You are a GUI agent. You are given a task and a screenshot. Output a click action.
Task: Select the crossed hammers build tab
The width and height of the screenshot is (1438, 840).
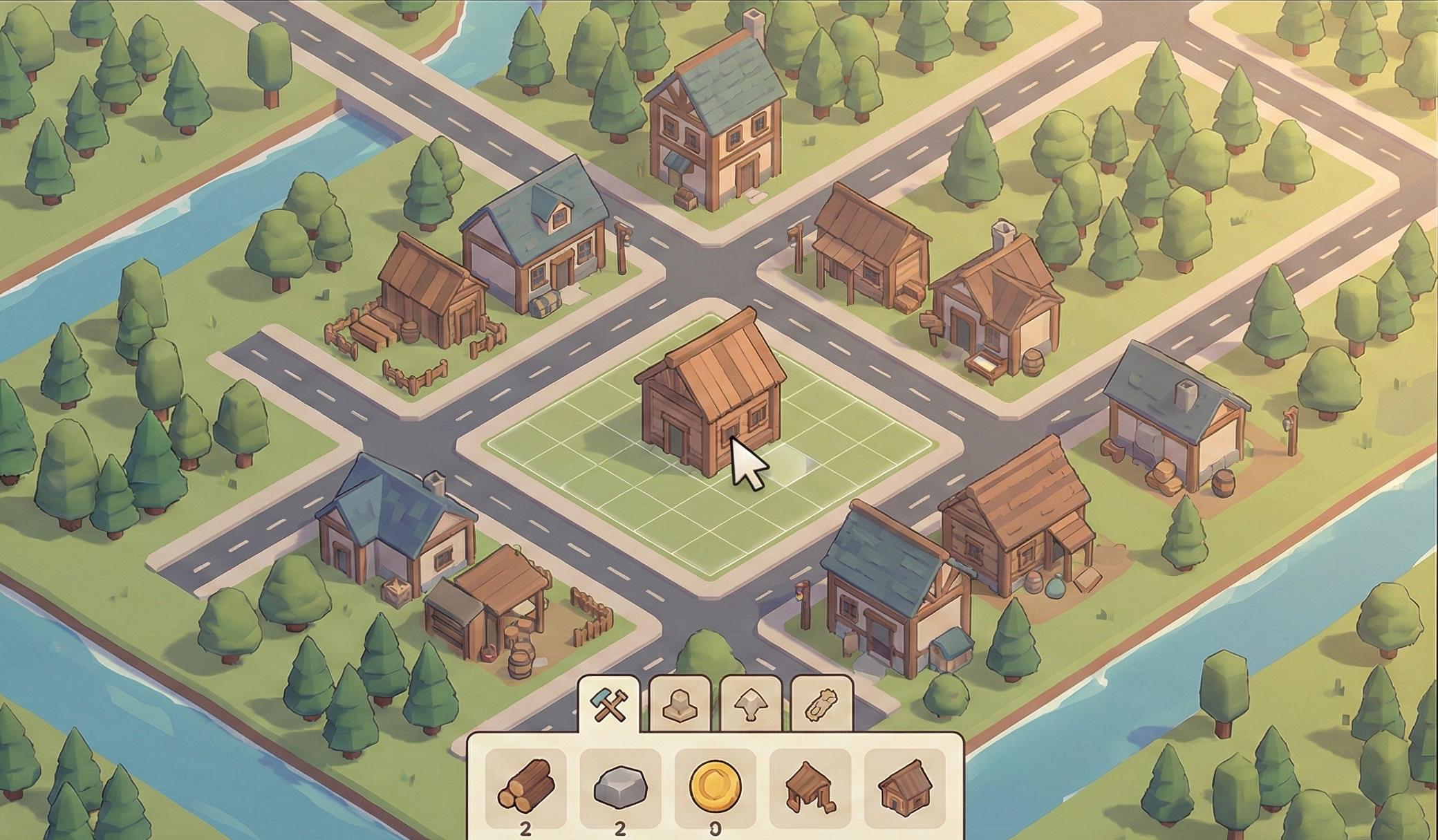click(608, 705)
